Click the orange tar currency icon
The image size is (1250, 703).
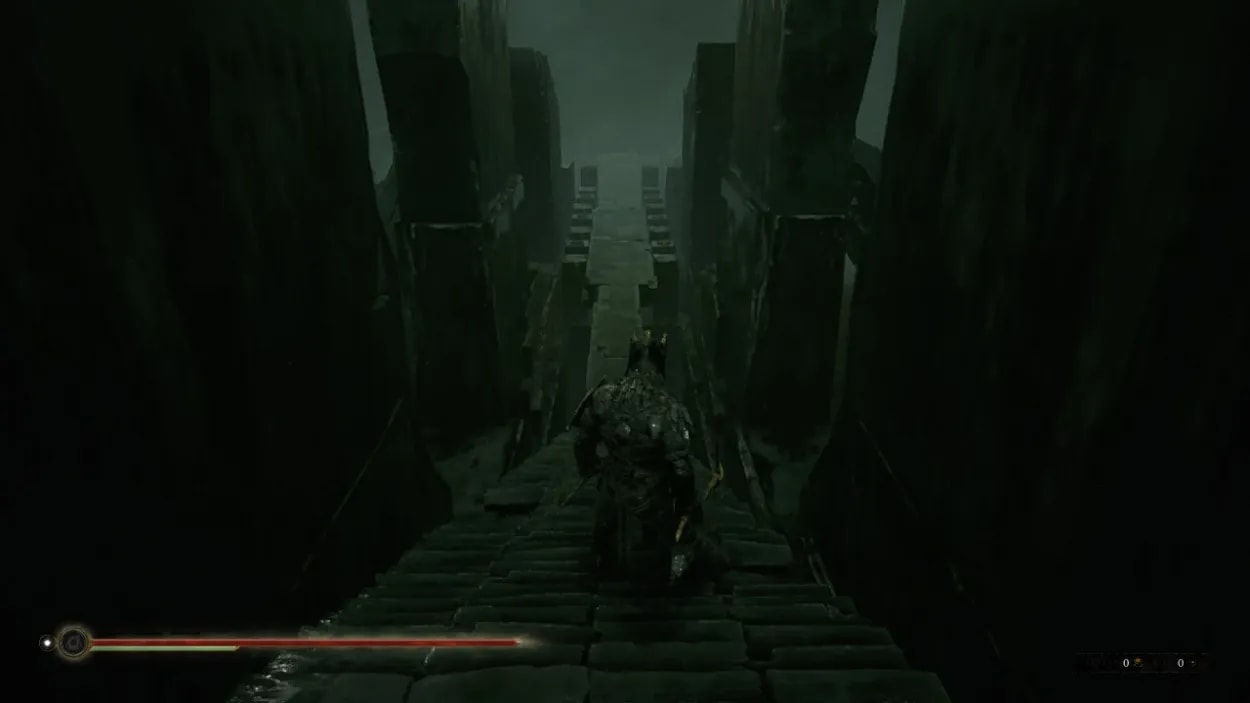(x=1138, y=663)
